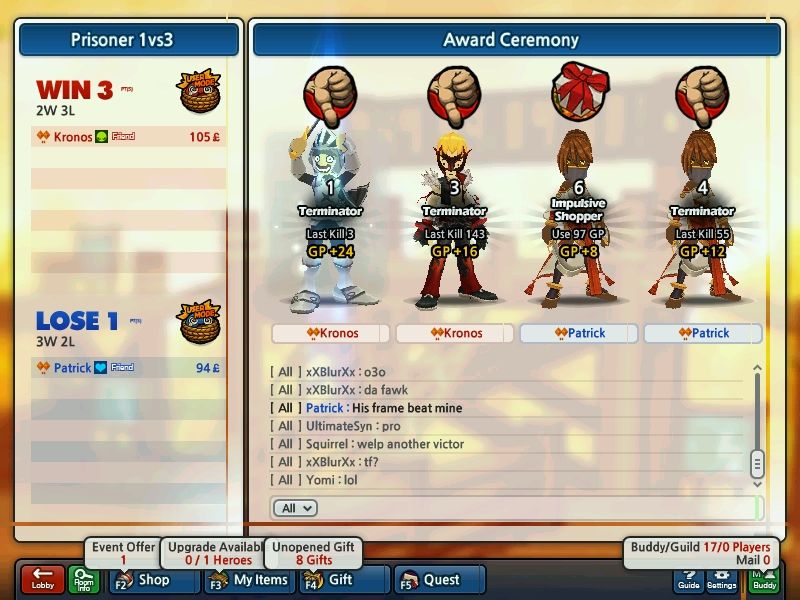Open the Shop
Viewport: 800px width, 600px height.
(147, 579)
